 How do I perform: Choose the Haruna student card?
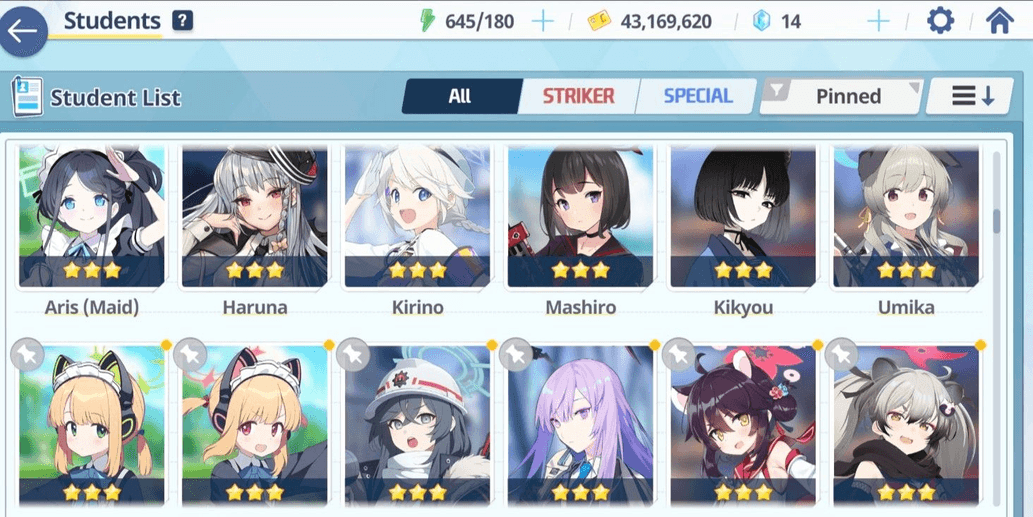(x=254, y=218)
